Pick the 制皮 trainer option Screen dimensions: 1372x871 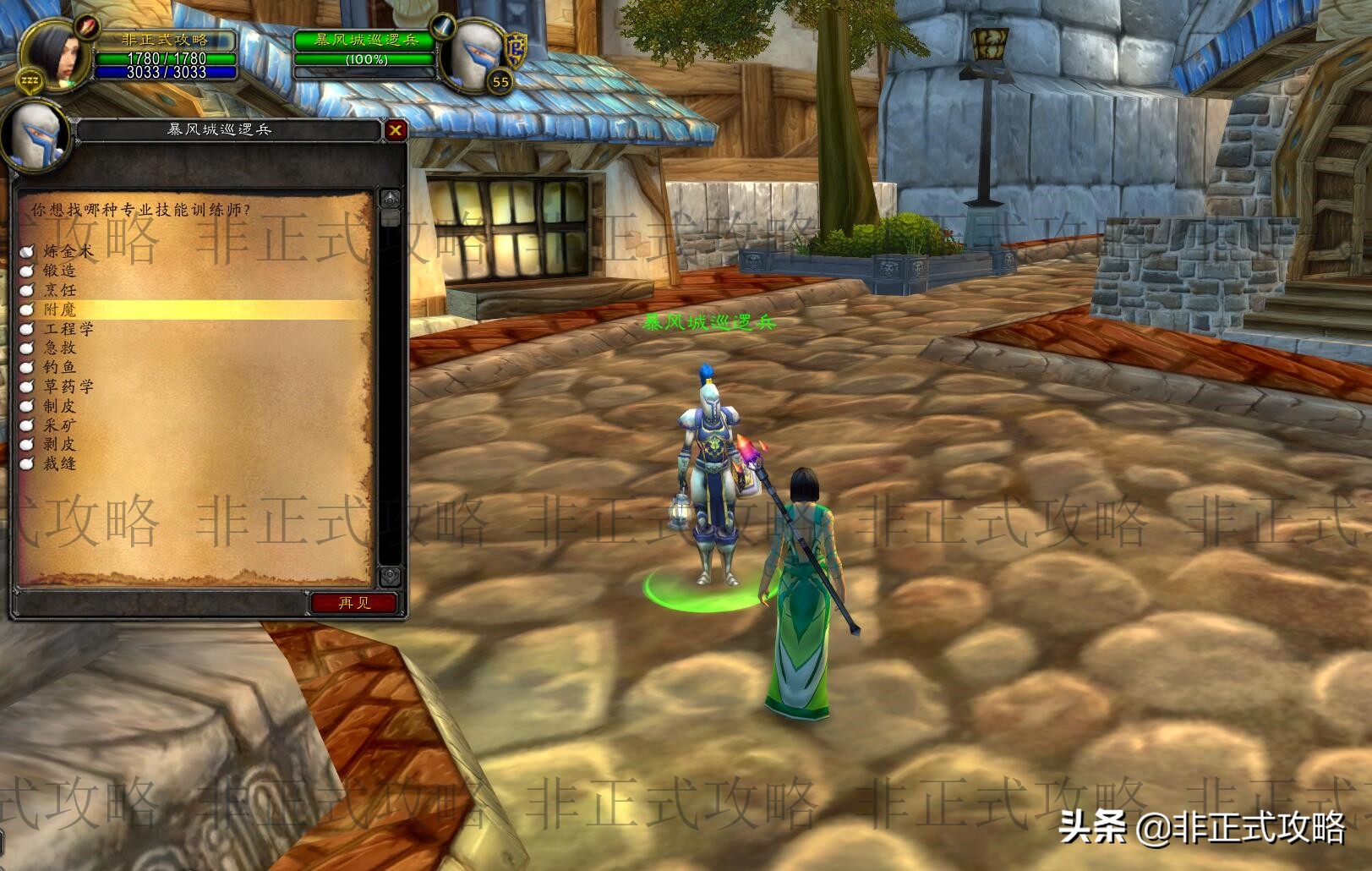coord(59,406)
